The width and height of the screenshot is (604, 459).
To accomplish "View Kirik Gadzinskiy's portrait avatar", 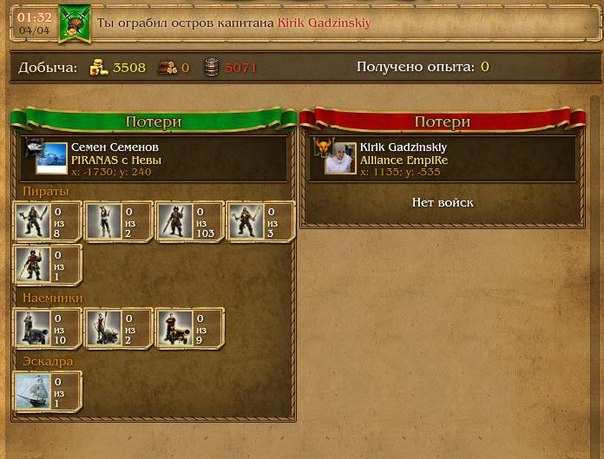I will pos(337,158).
